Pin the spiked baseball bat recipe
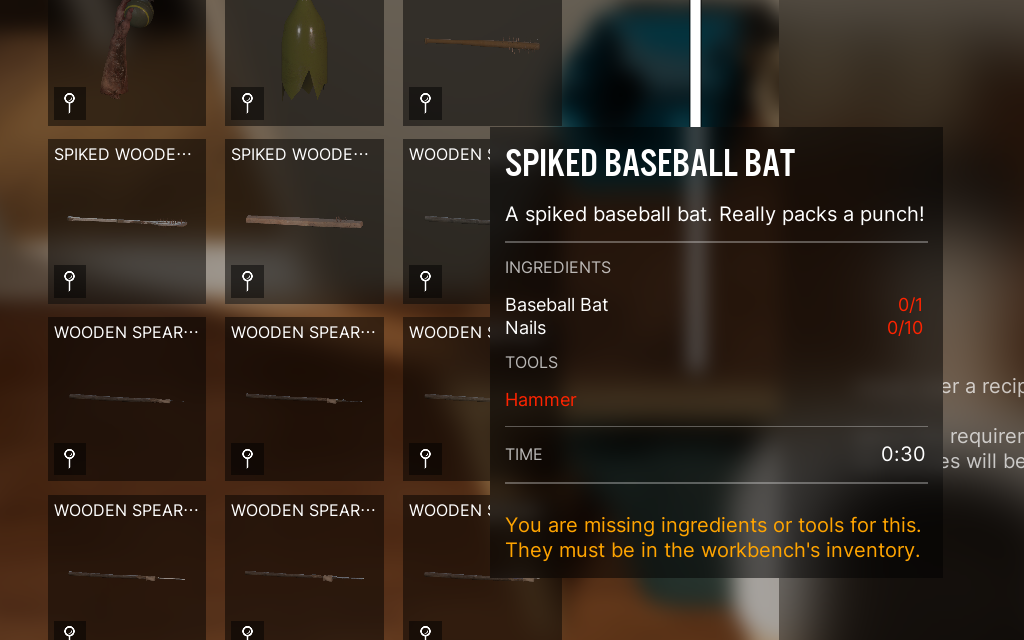This screenshot has height=640, width=1024. click(425, 101)
